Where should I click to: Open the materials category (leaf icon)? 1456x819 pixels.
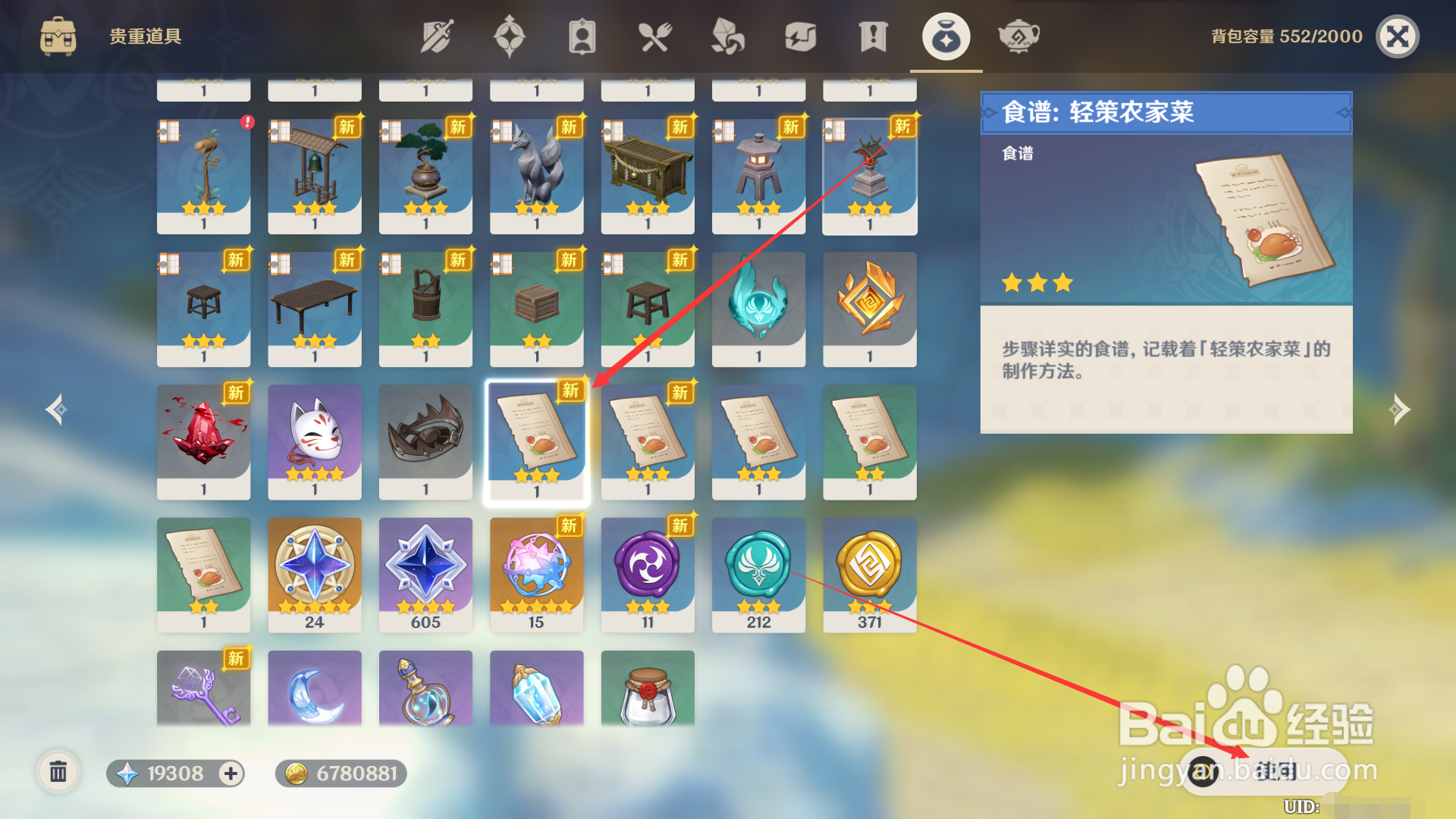(726, 36)
